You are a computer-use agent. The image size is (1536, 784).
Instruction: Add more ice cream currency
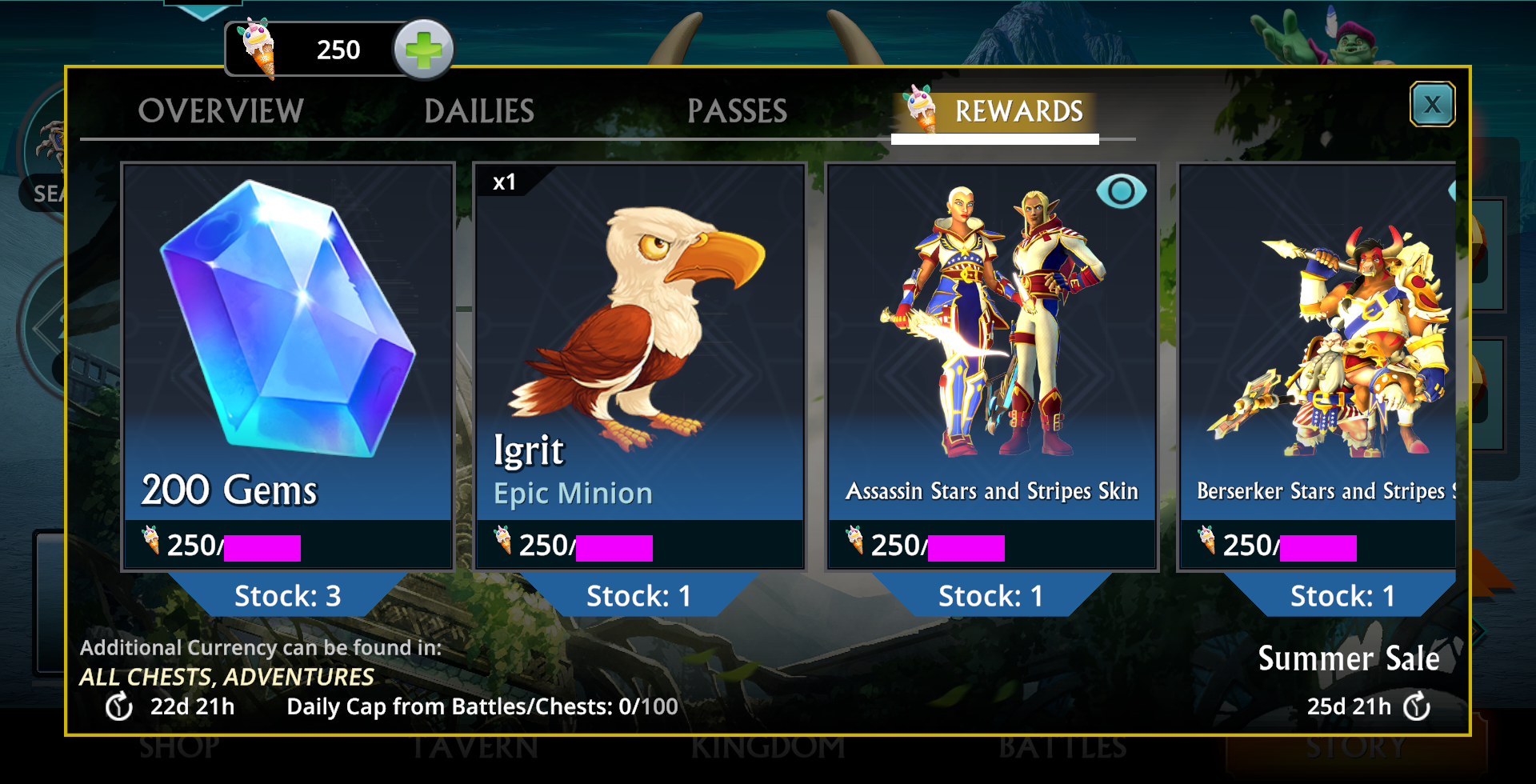(x=423, y=50)
